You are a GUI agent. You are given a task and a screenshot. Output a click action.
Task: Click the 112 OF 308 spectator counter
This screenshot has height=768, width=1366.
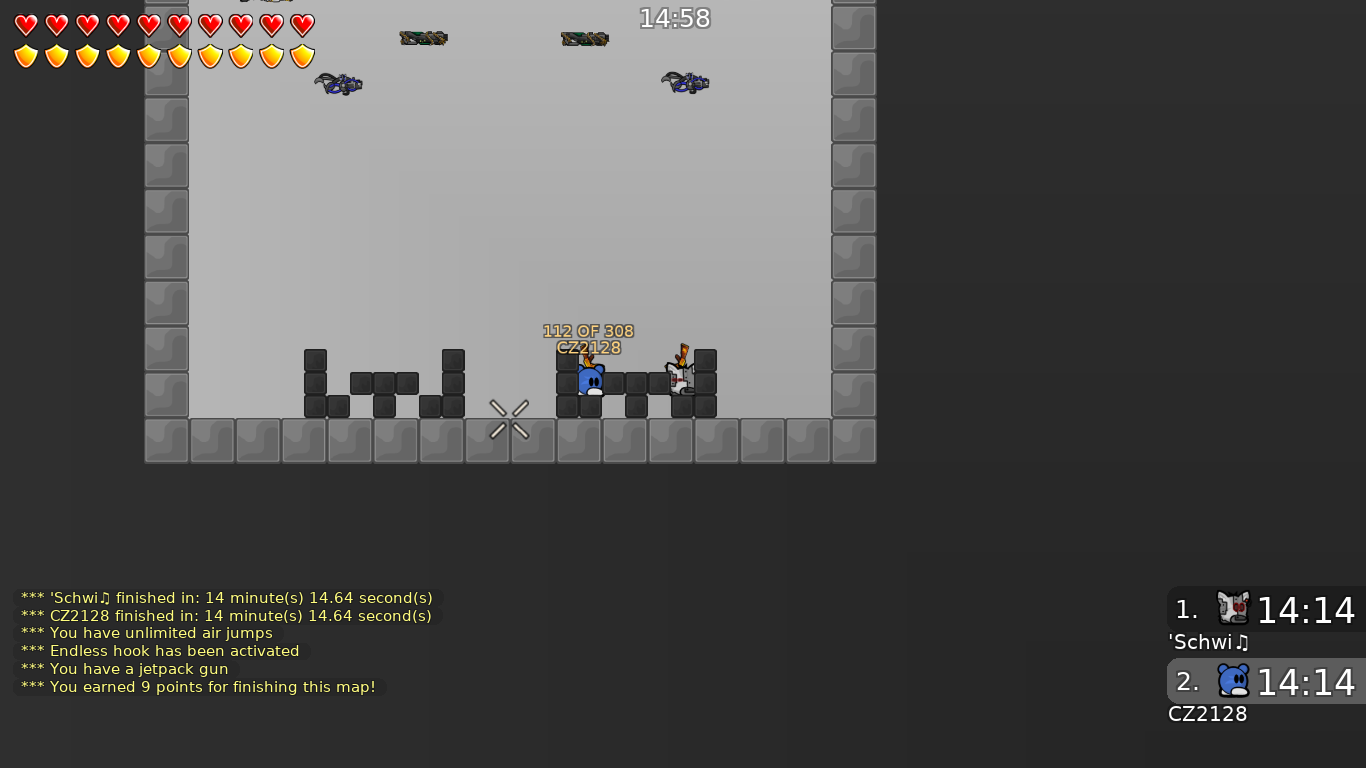tap(588, 330)
